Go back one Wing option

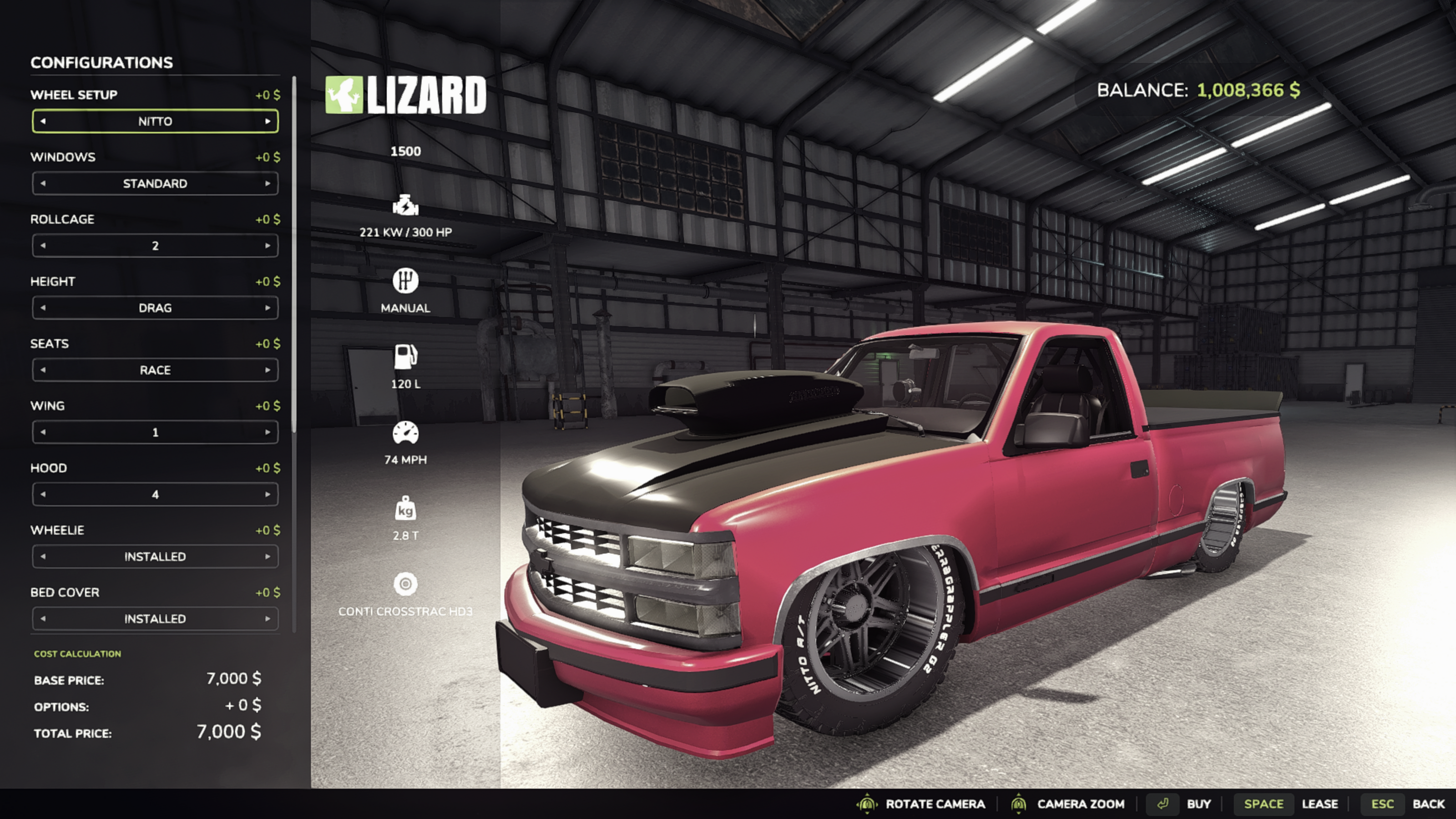tap(44, 432)
